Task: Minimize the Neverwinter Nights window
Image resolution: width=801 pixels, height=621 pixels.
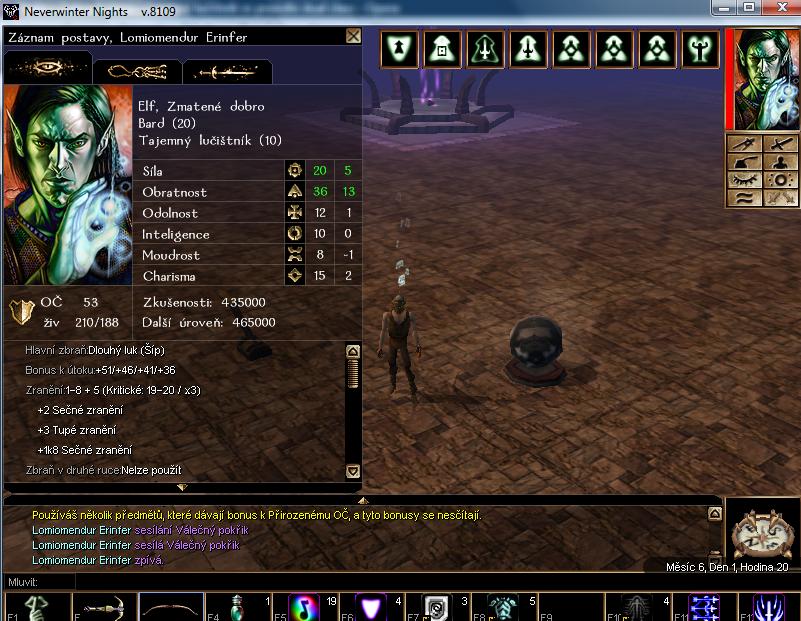Action: pos(722,7)
